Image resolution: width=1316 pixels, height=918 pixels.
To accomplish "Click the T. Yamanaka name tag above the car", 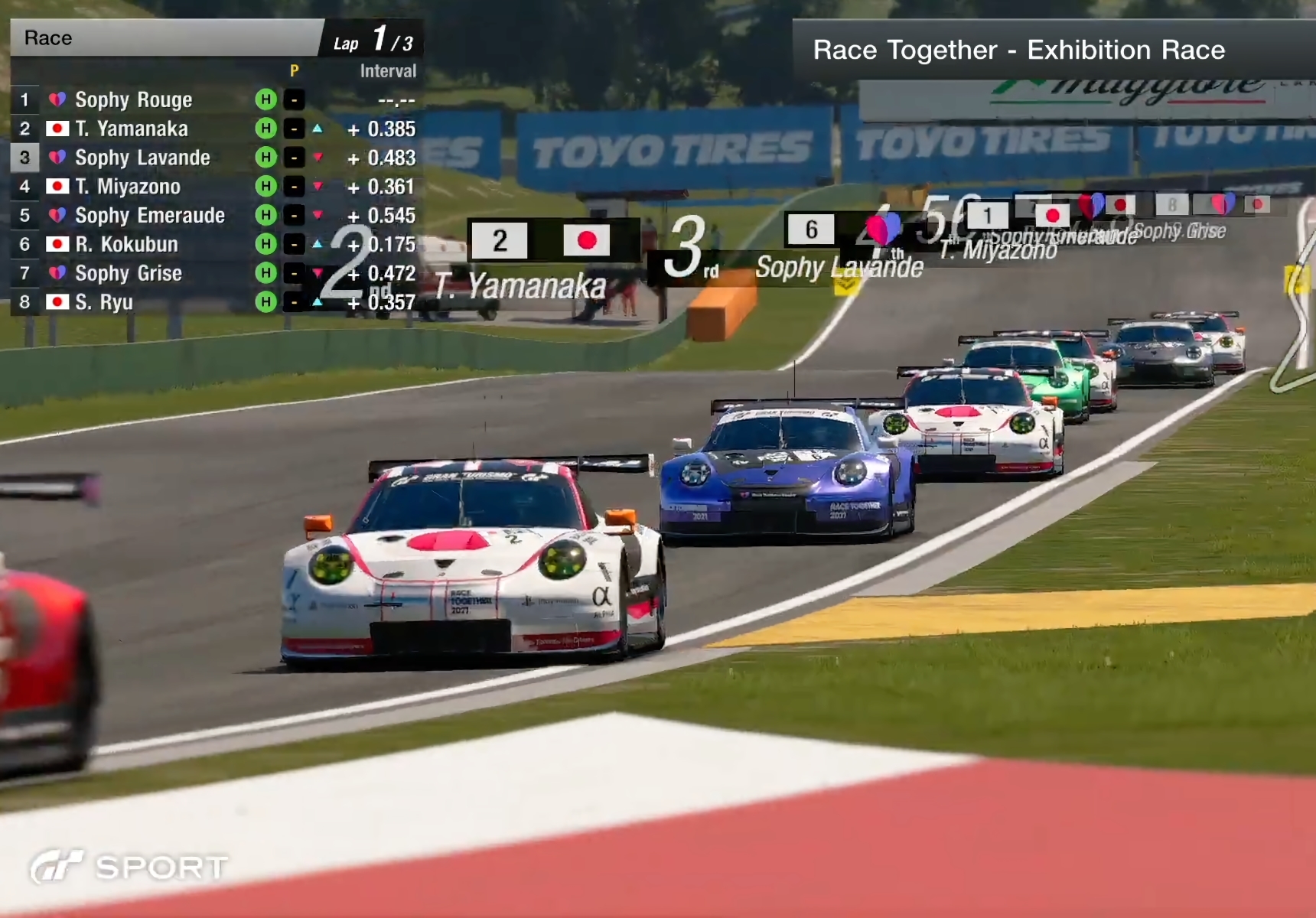I will [x=520, y=286].
